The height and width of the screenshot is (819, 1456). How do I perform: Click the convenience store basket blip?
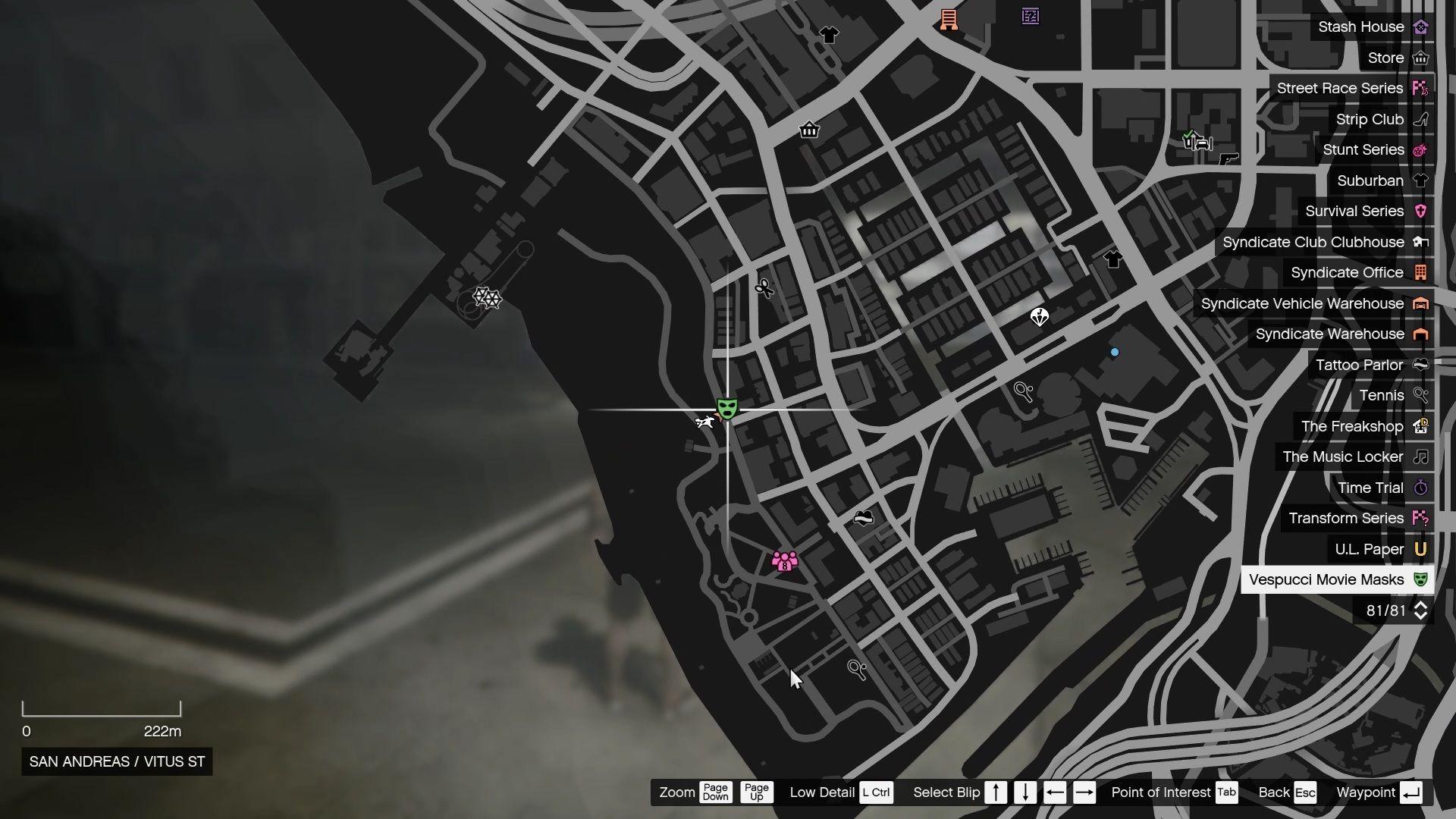(x=808, y=130)
